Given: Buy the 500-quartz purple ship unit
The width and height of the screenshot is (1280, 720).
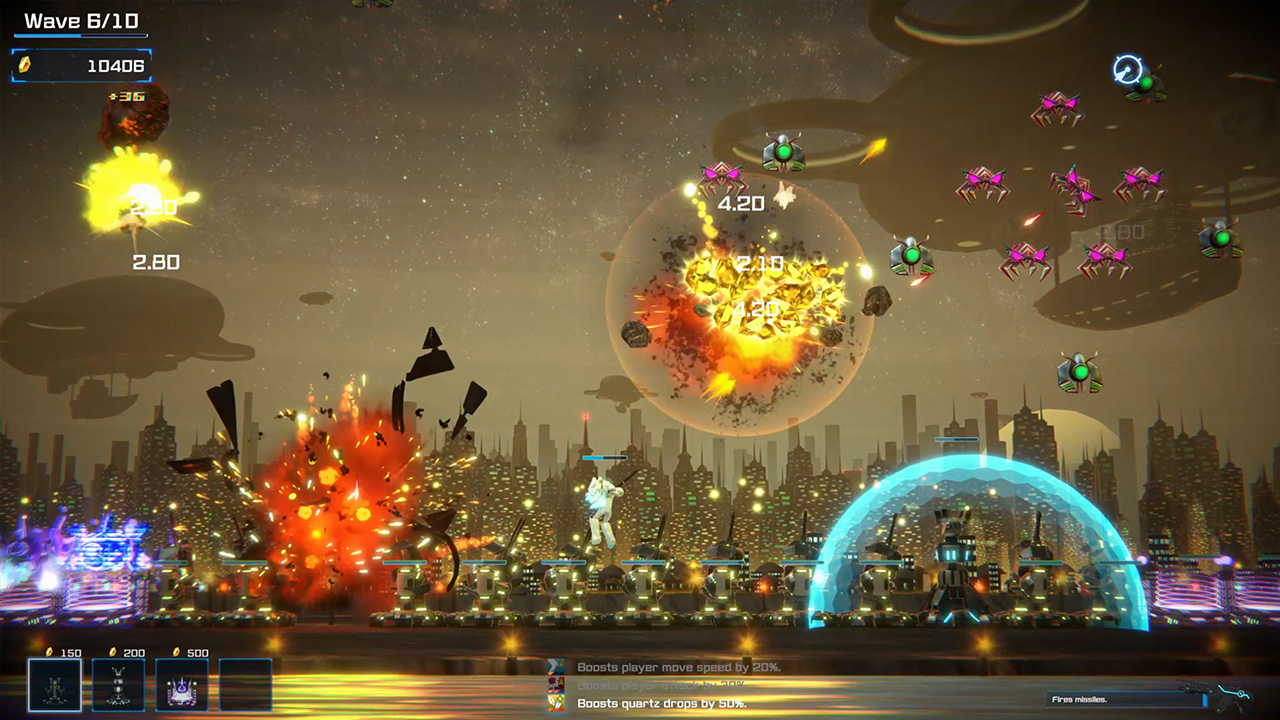Looking at the screenshot, I should (x=180, y=685).
